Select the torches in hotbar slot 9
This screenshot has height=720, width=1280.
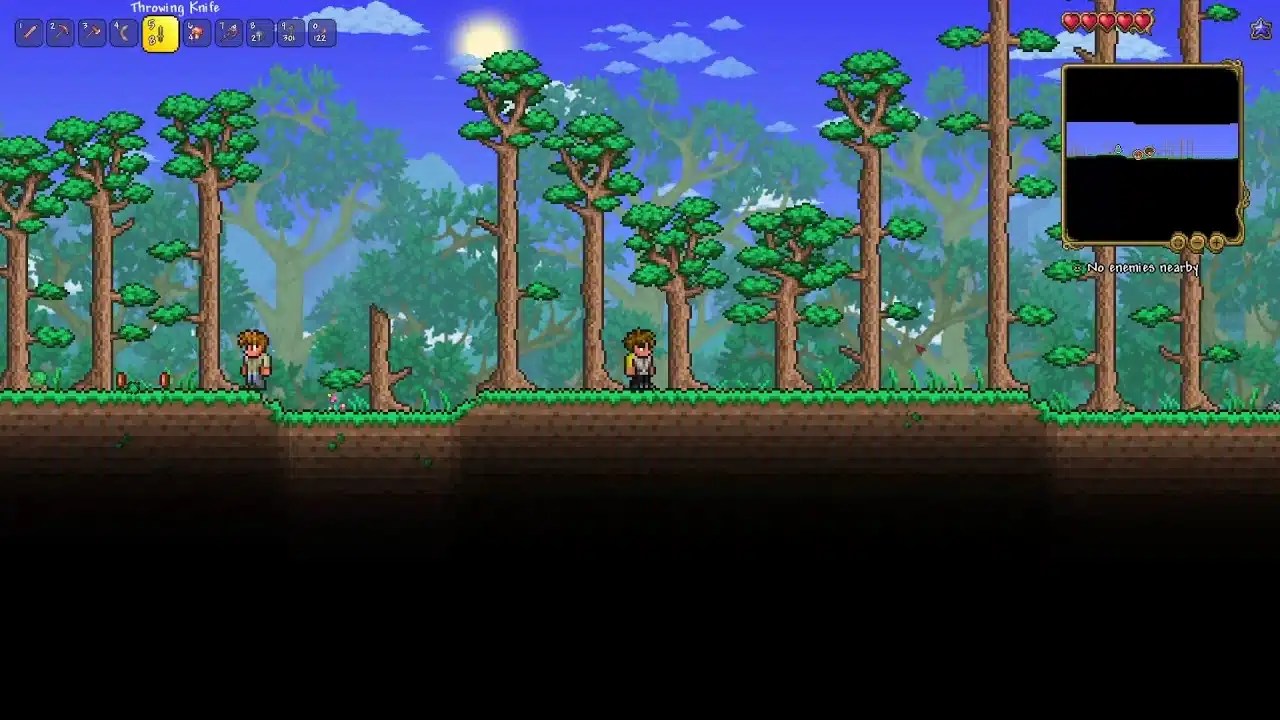pos(293,32)
